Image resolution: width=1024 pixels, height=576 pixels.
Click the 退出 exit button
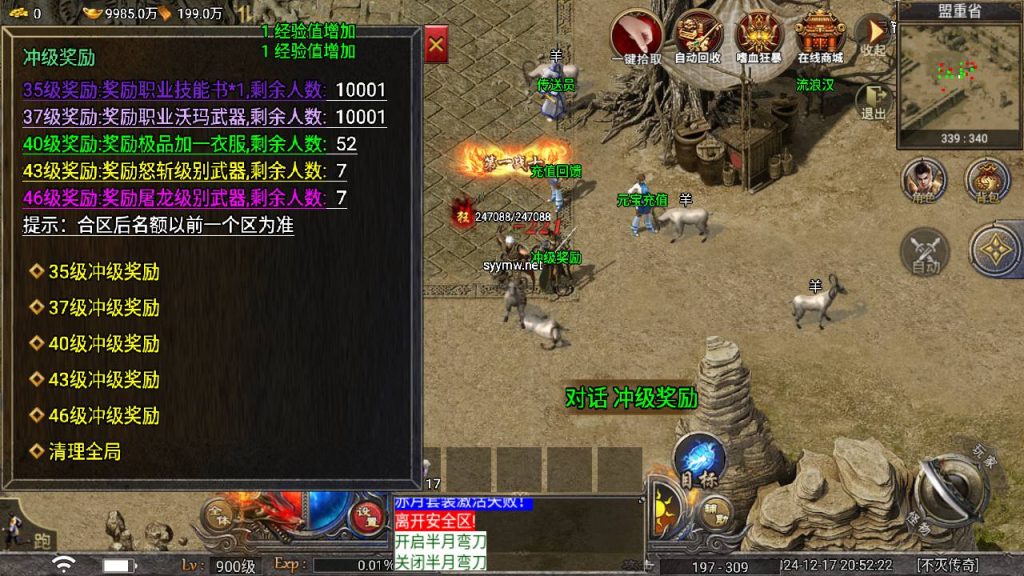[873, 101]
